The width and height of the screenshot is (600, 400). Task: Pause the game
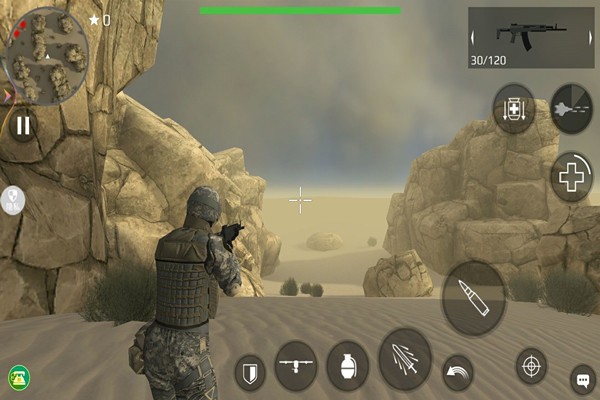[22, 125]
